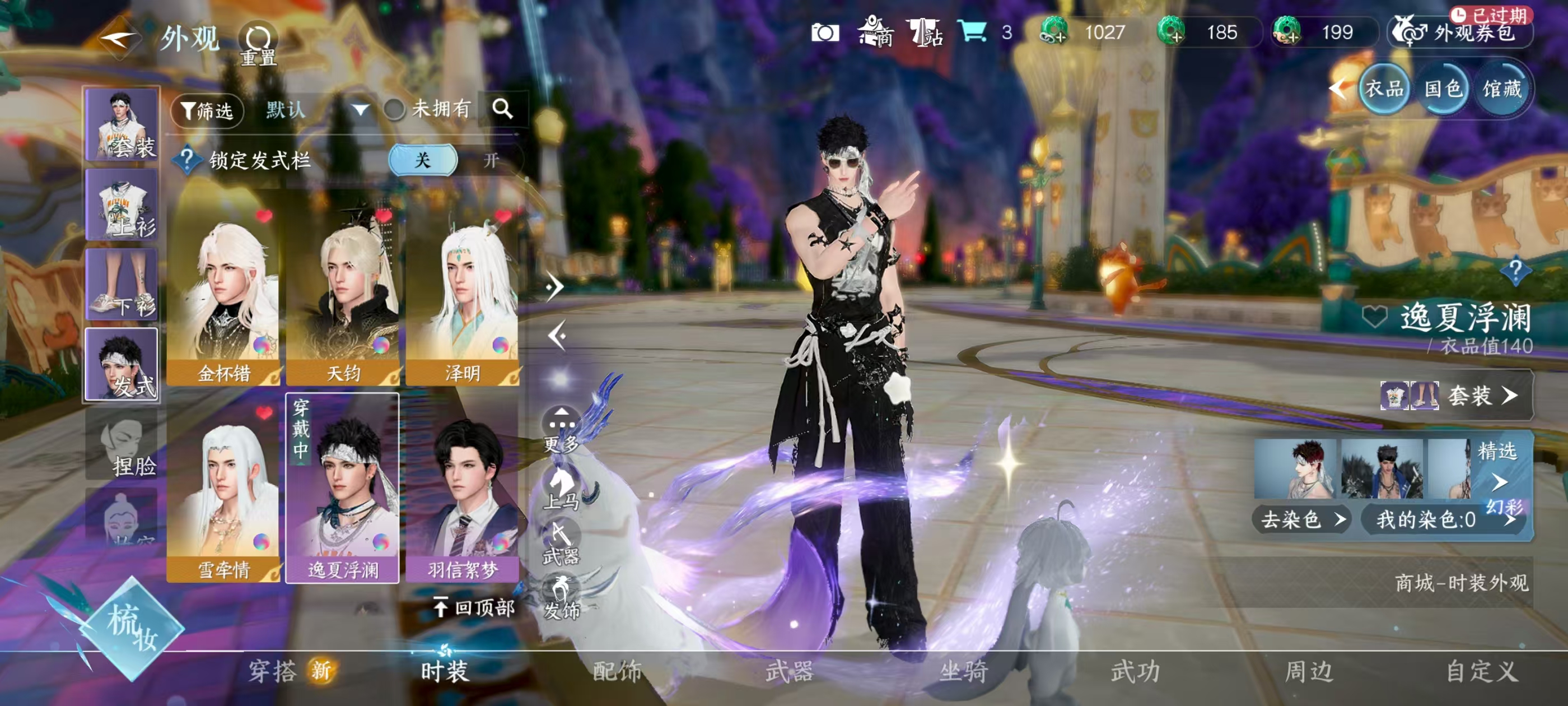1568x706 pixels.
Task: Jump back with 回顶部 button
Action: tap(474, 607)
